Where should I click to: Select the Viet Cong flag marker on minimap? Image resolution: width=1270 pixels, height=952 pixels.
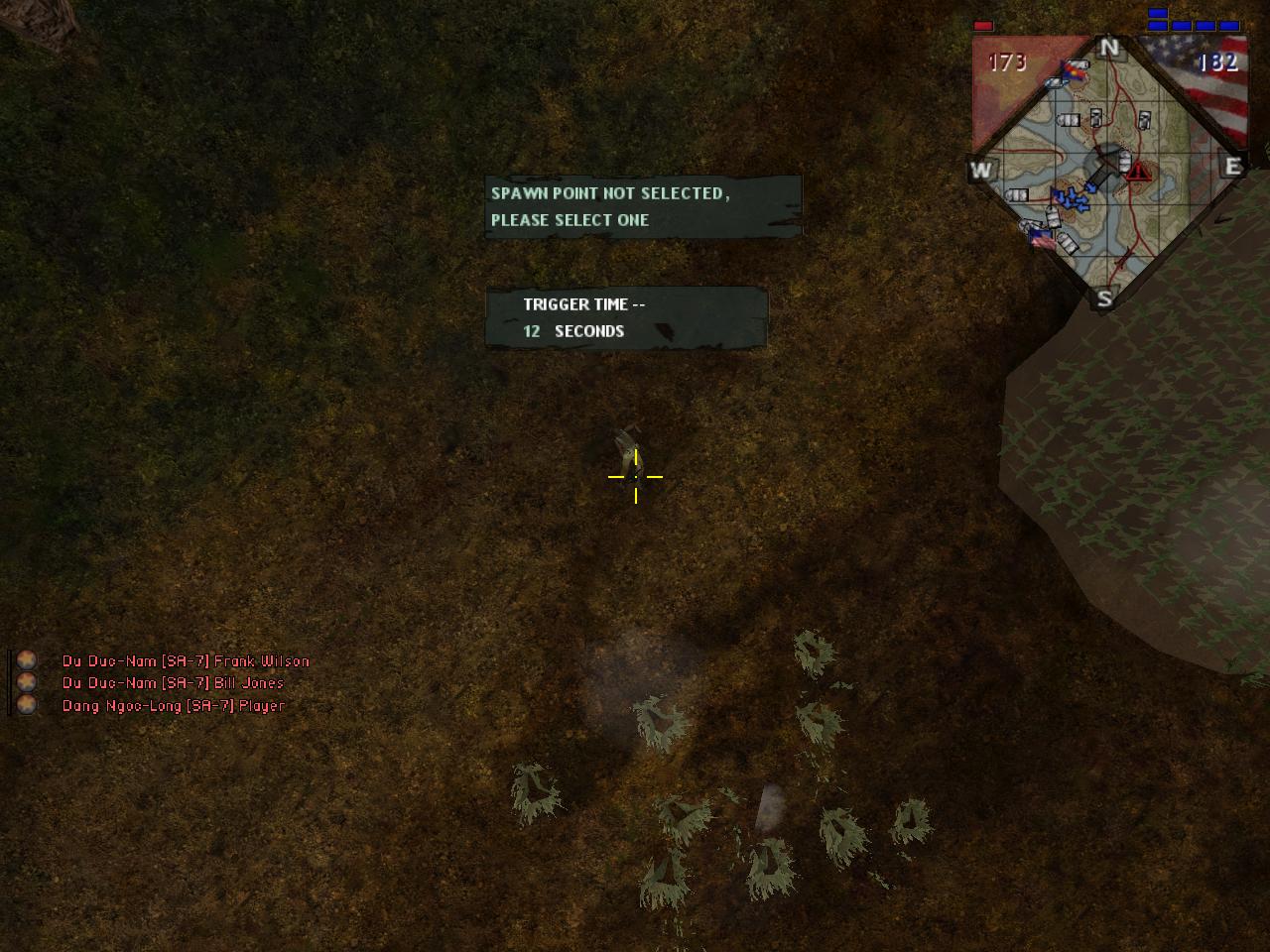[x=1073, y=71]
